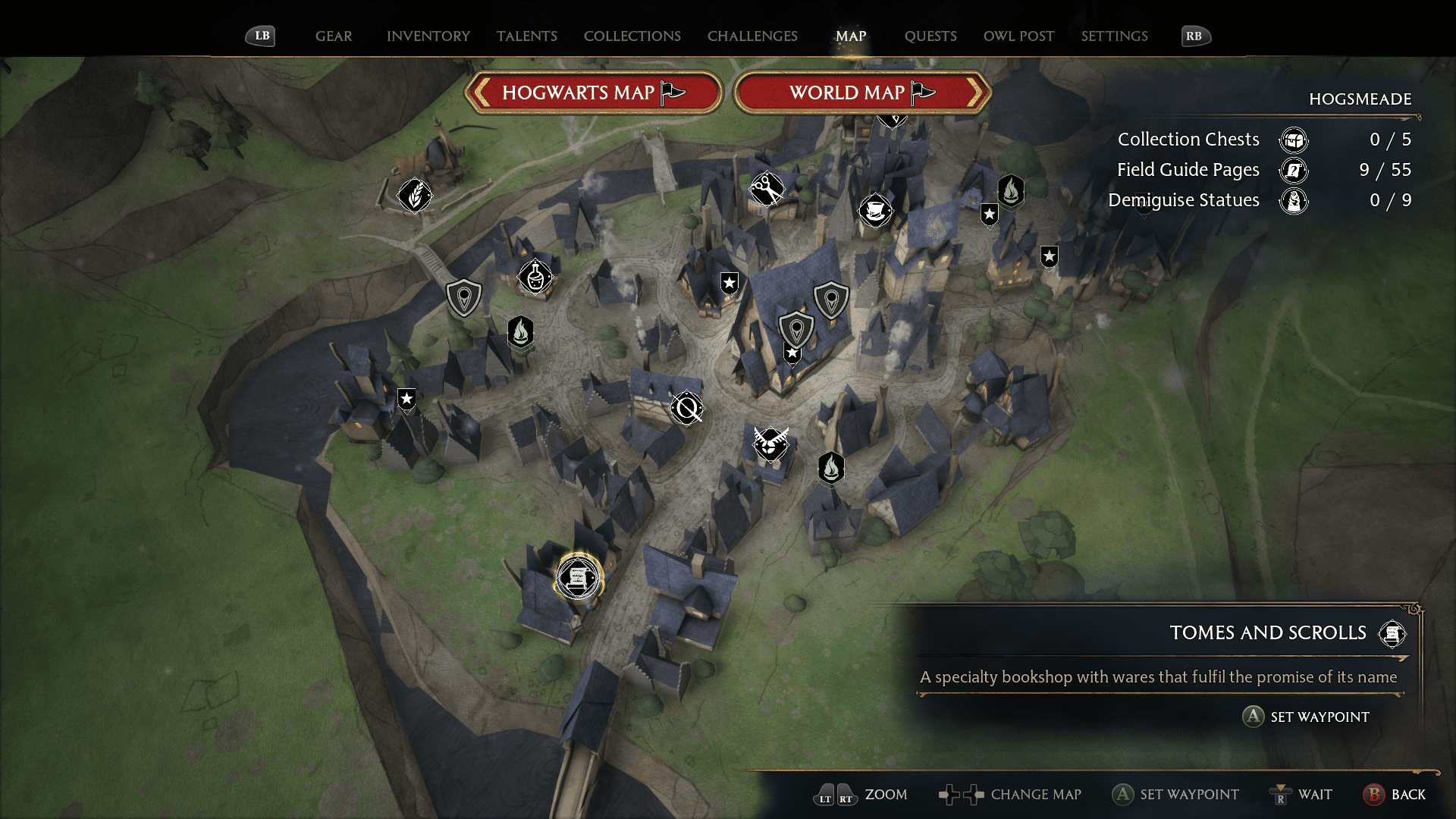
Task: Change to the World Map
Action: click(862, 93)
